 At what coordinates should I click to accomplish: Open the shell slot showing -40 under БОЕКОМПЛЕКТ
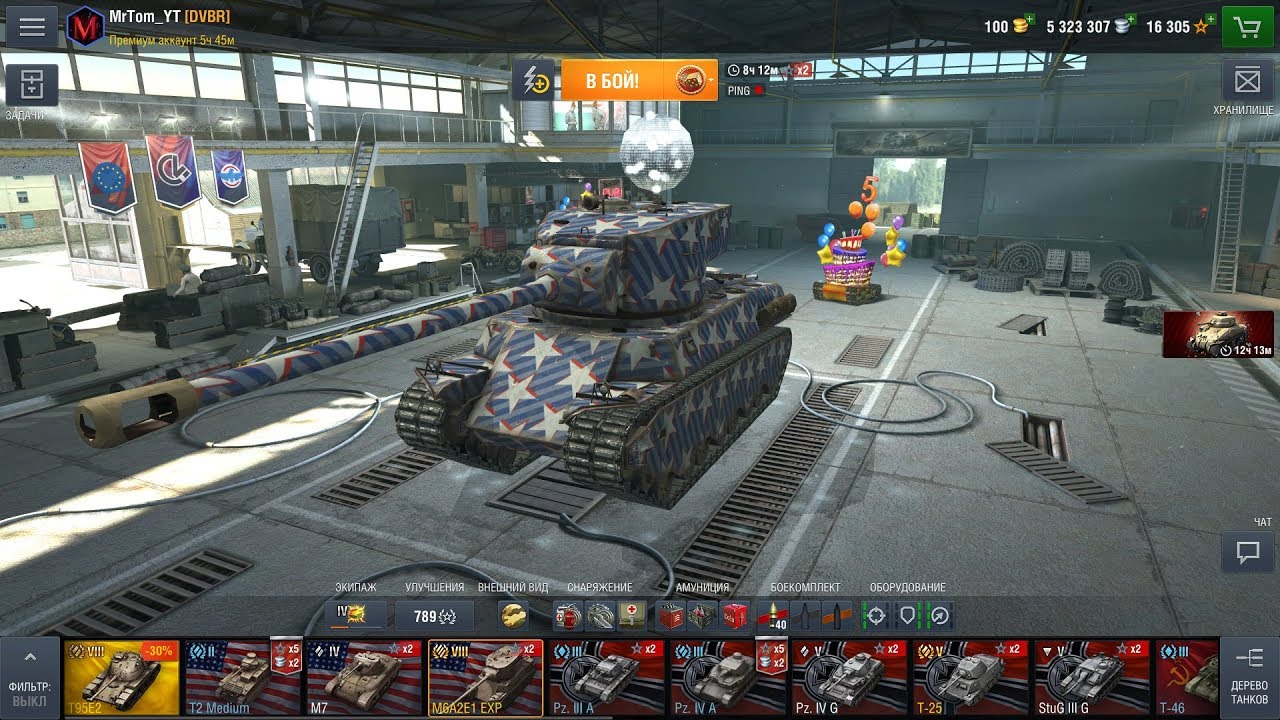click(x=773, y=615)
